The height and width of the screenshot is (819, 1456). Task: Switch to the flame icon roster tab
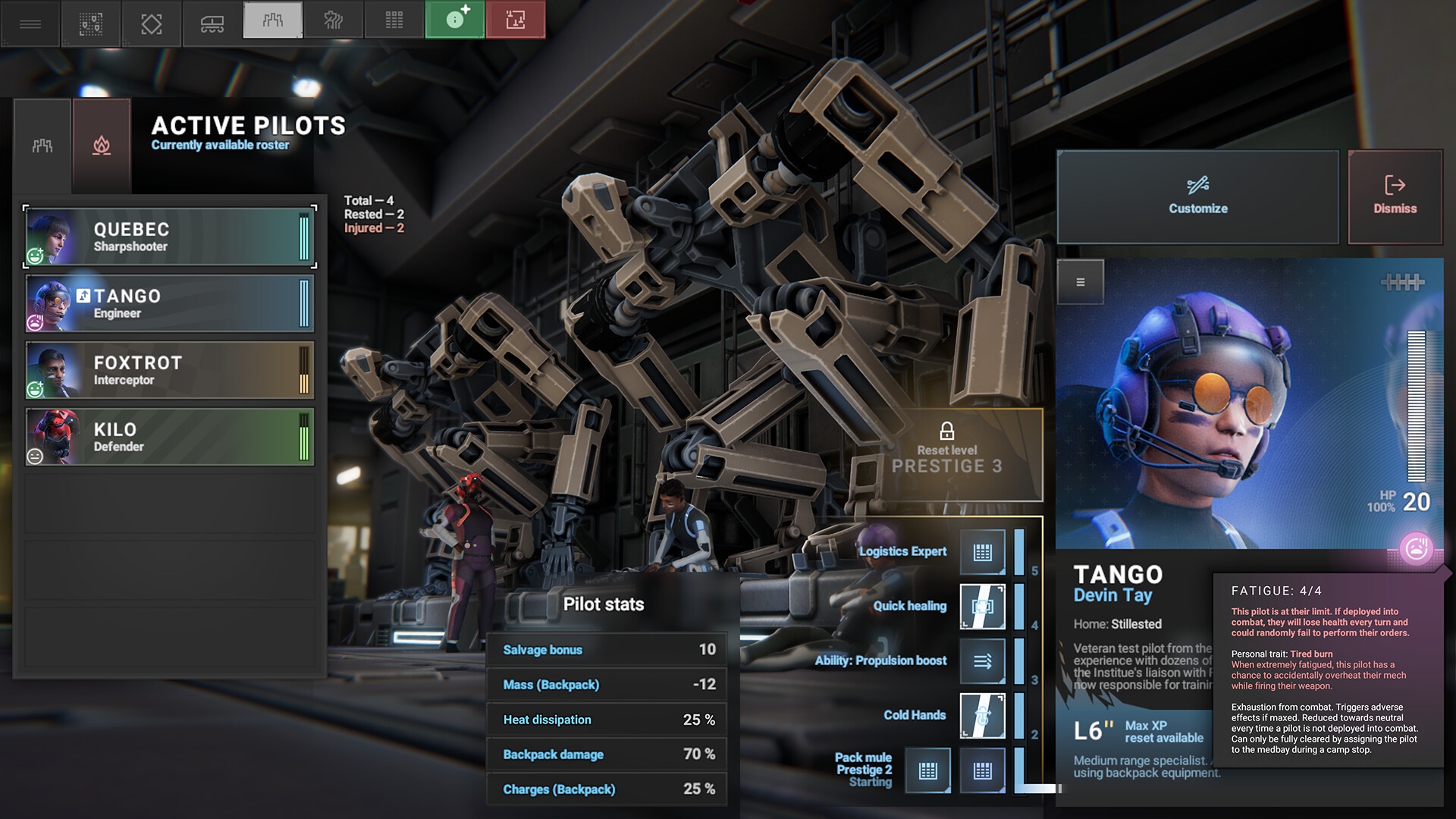point(102,146)
